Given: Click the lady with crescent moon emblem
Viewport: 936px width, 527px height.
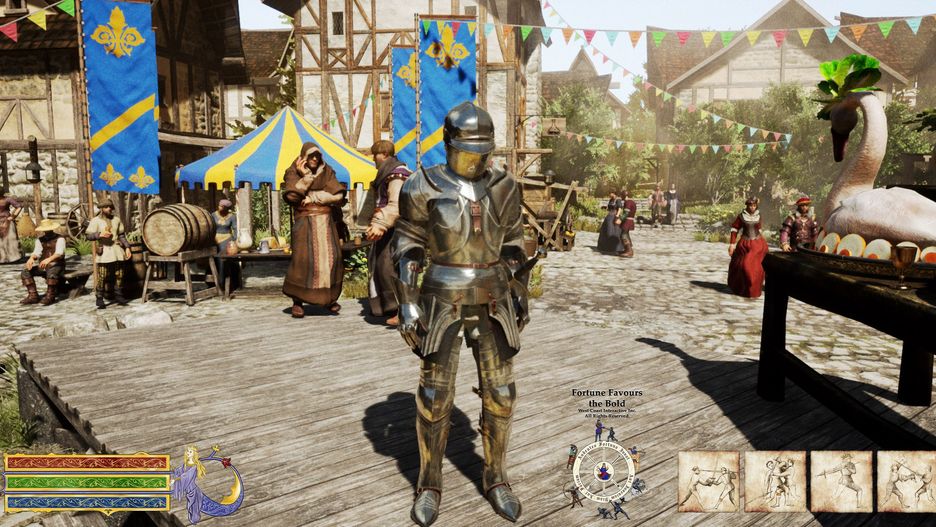Looking at the screenshot, I should [x=207, y=482].
